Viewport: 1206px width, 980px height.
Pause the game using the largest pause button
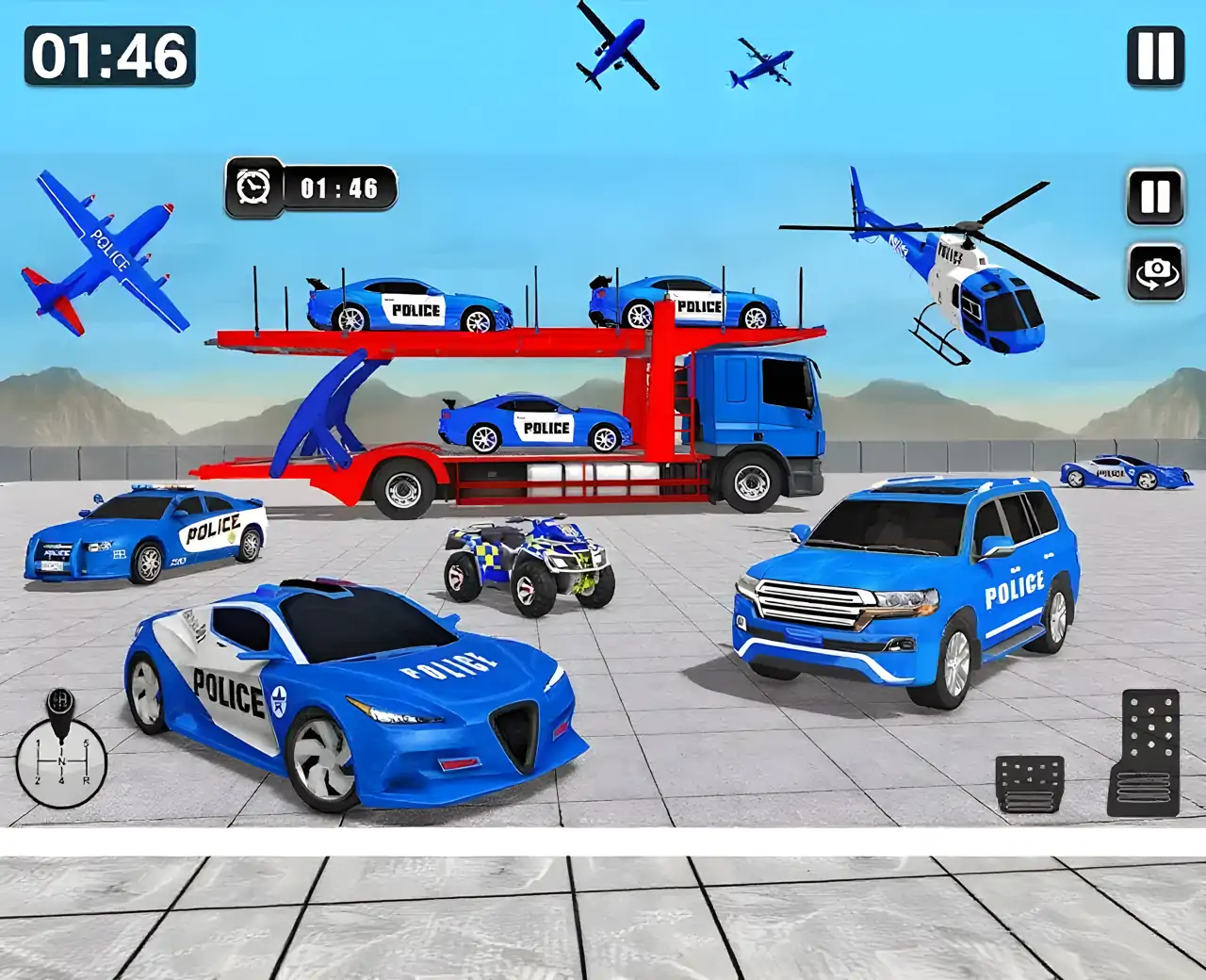click(x=1155, y=57)
